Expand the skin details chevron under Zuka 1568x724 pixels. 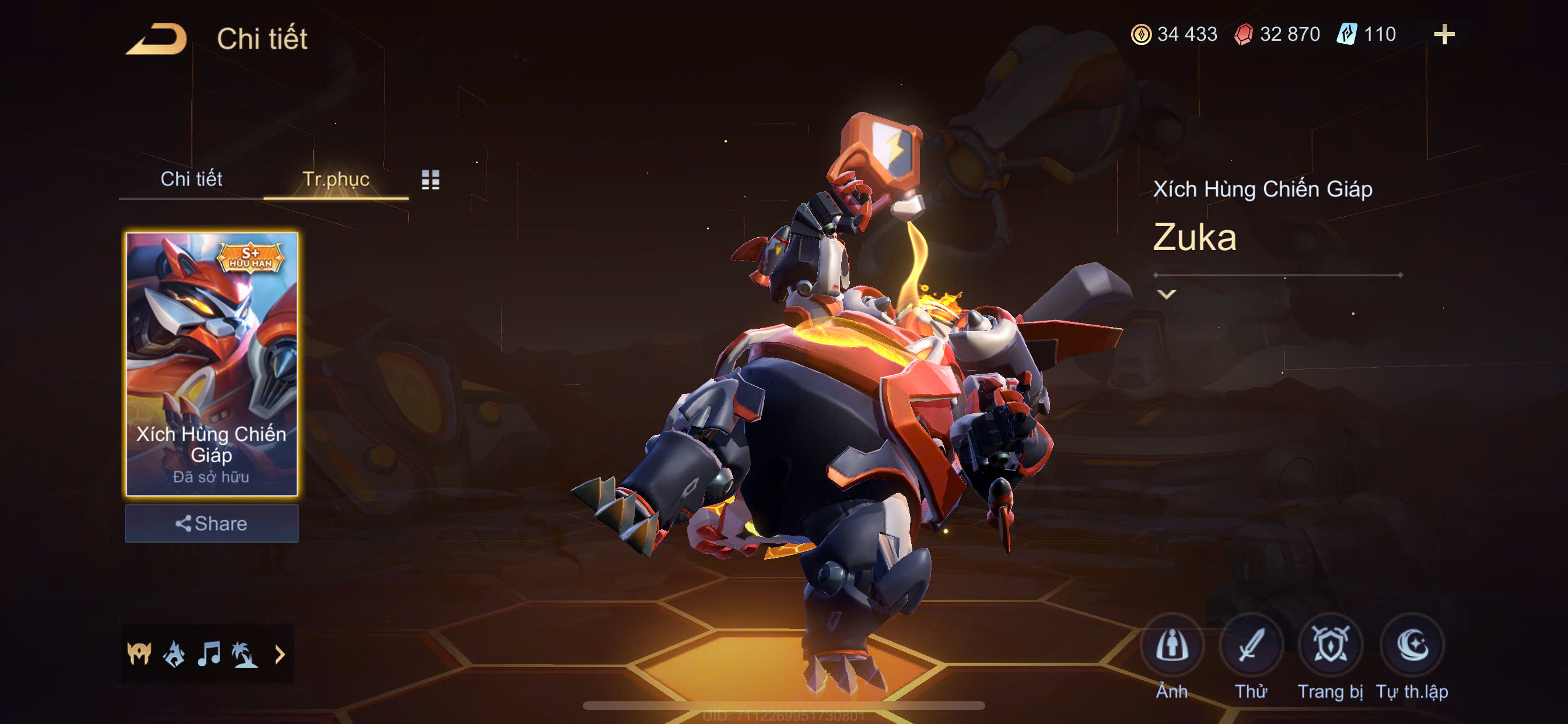(x=1166, y=294)
